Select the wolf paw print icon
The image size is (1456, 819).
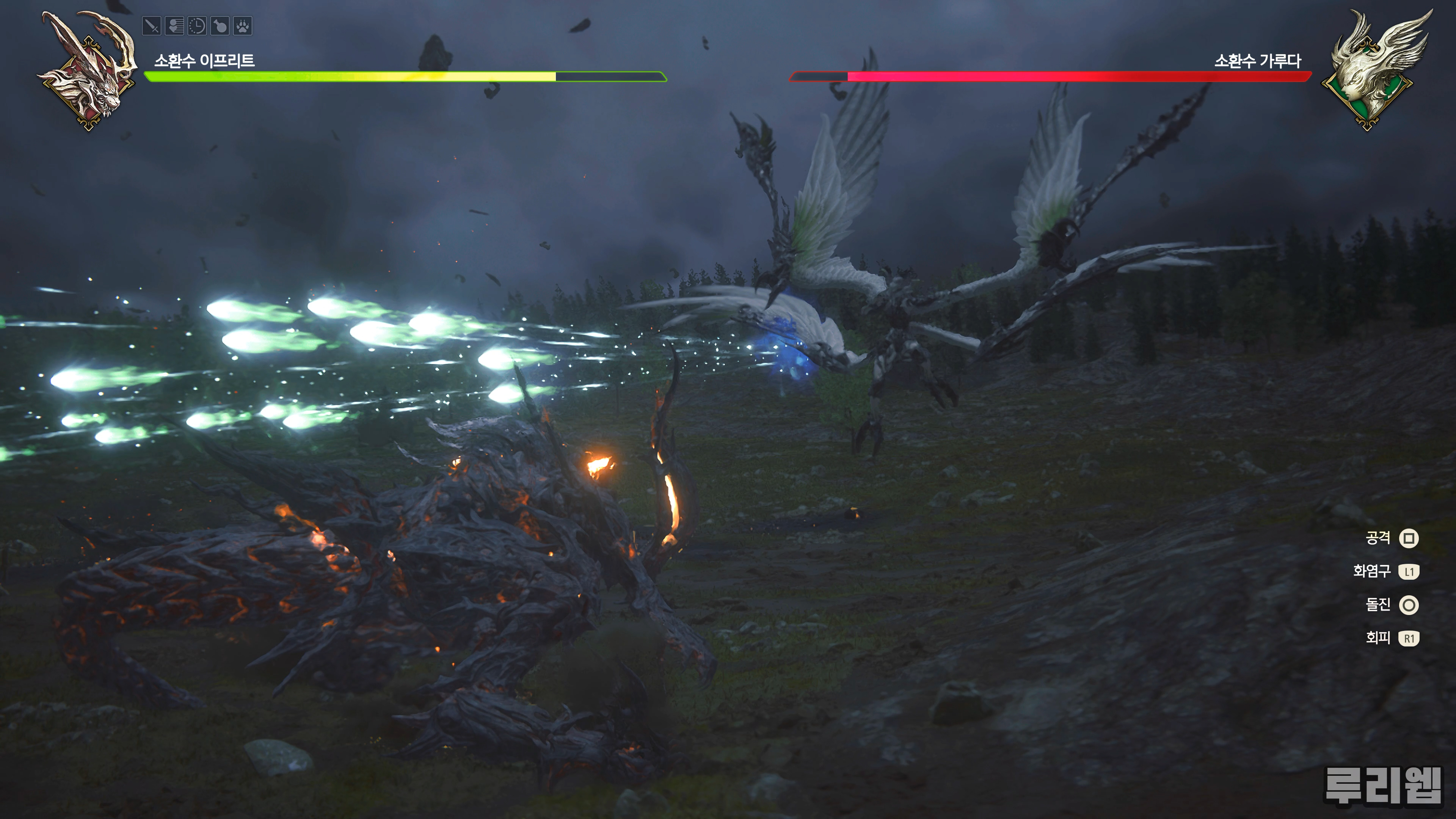point(243,26)
